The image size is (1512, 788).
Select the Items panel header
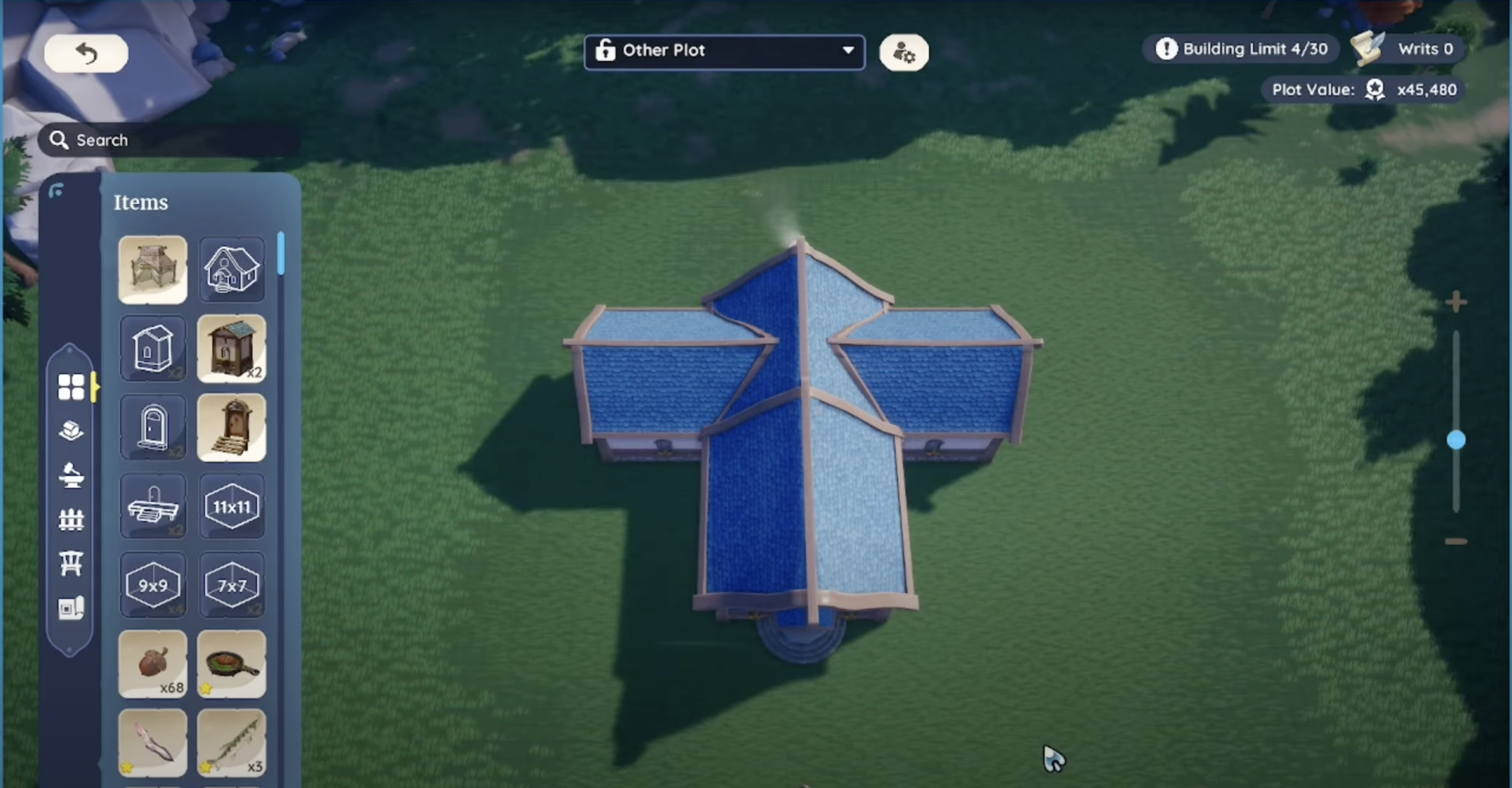pyautogui.click(x=140, y=202)
